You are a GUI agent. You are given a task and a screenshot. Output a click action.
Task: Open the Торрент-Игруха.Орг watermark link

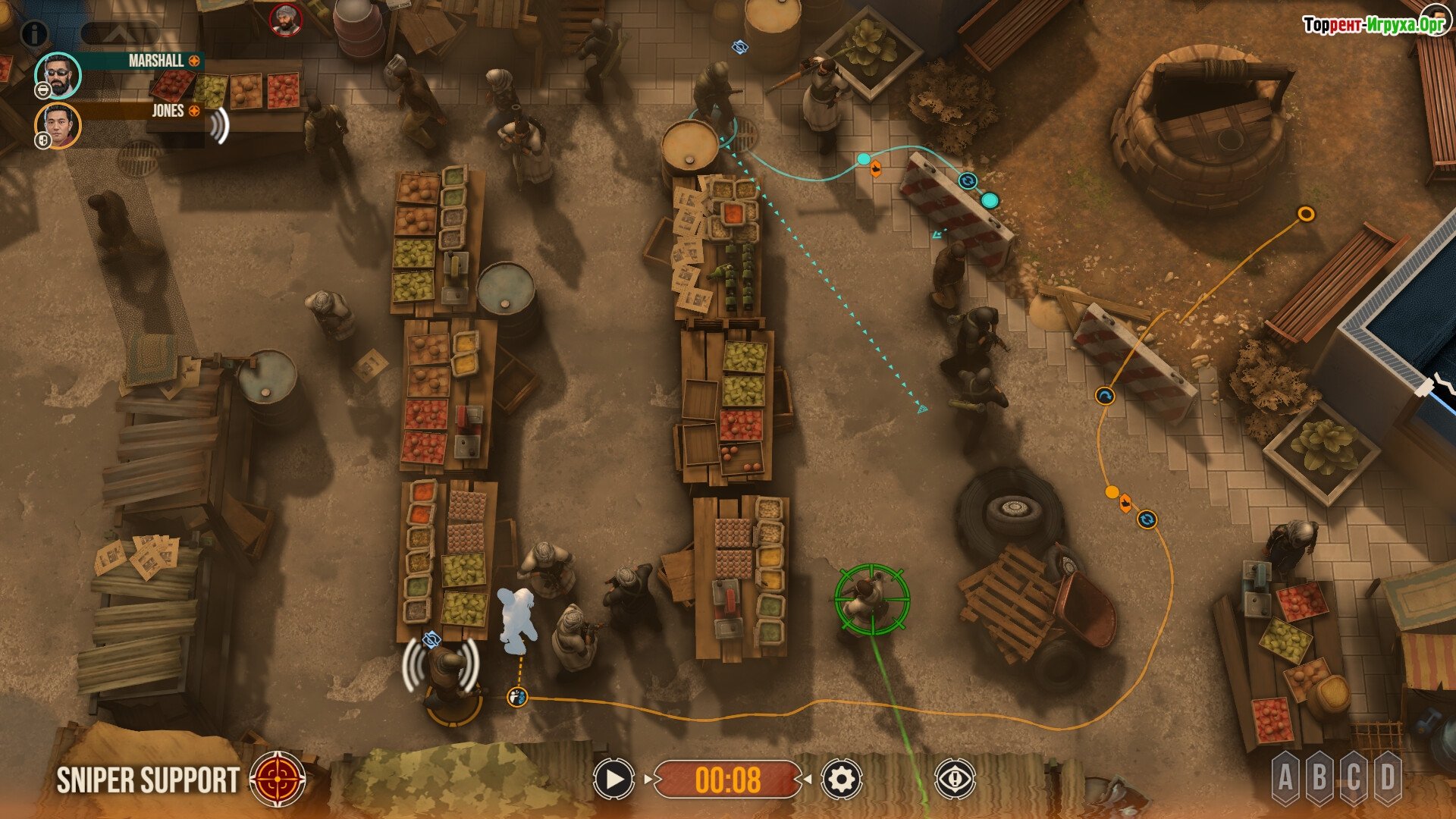coord(1373,25)
